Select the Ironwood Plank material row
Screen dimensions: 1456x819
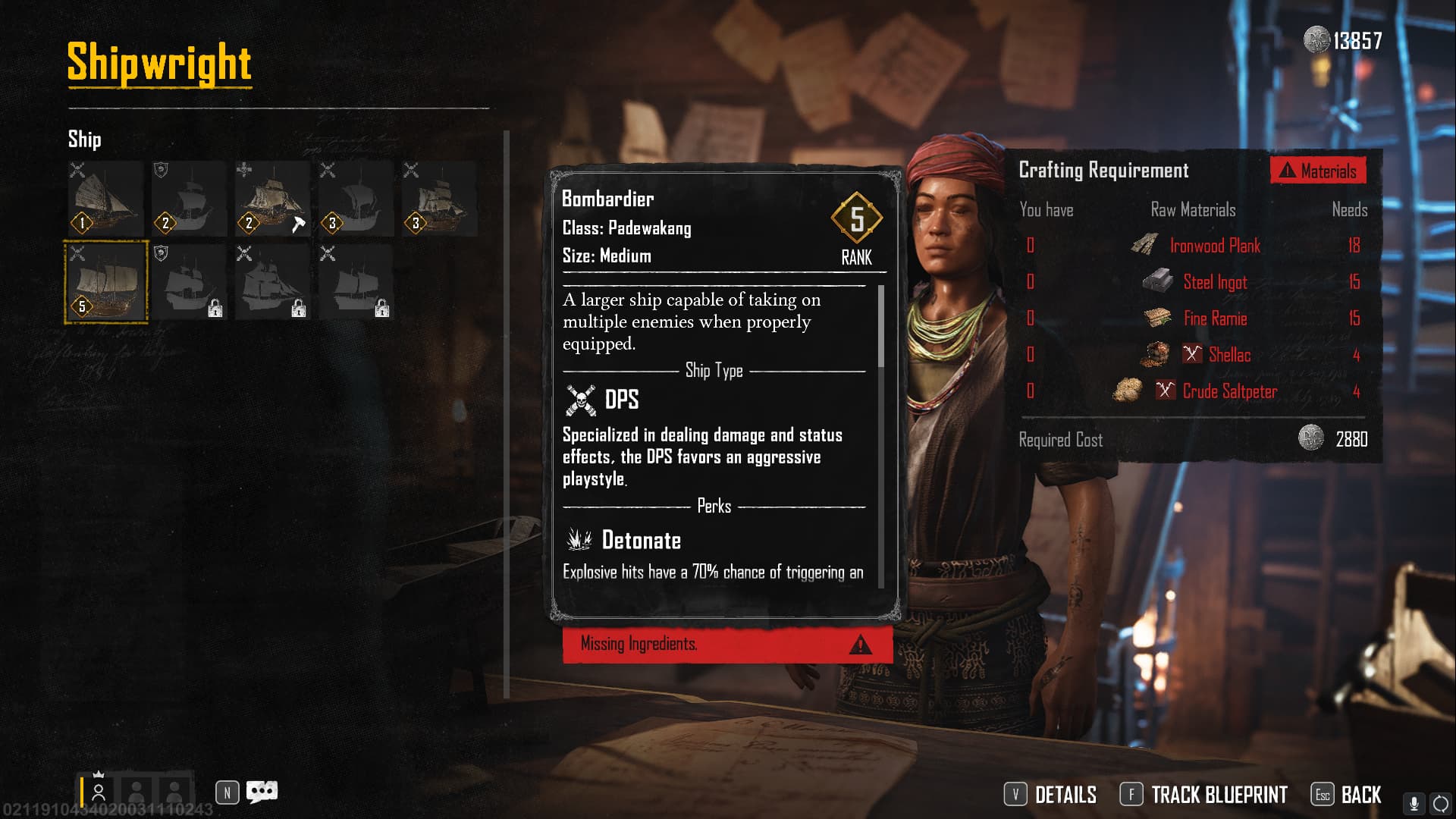pos(1194,246)
